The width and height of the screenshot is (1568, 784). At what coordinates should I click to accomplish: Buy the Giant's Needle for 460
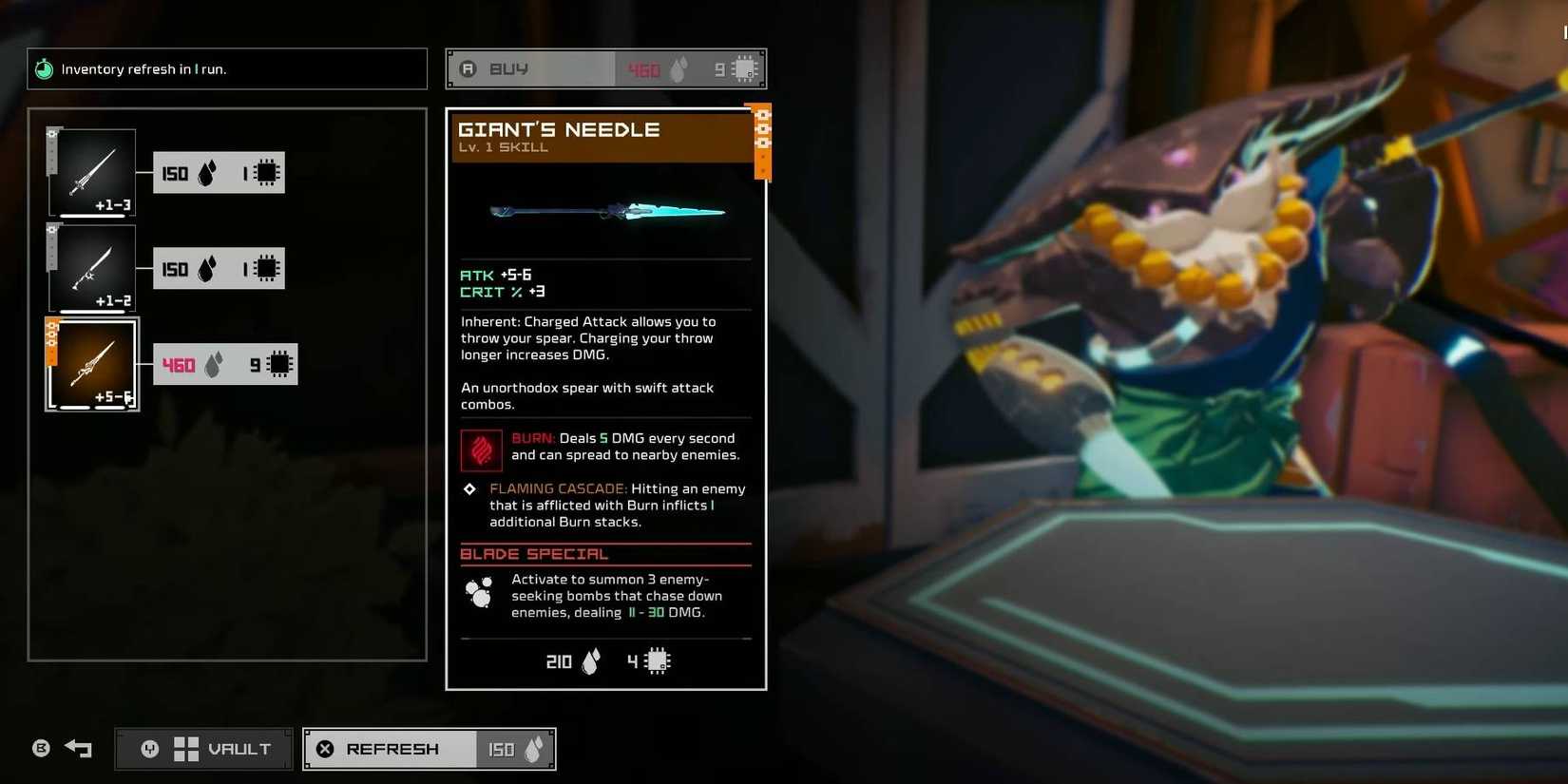click(x=605, y=69)
